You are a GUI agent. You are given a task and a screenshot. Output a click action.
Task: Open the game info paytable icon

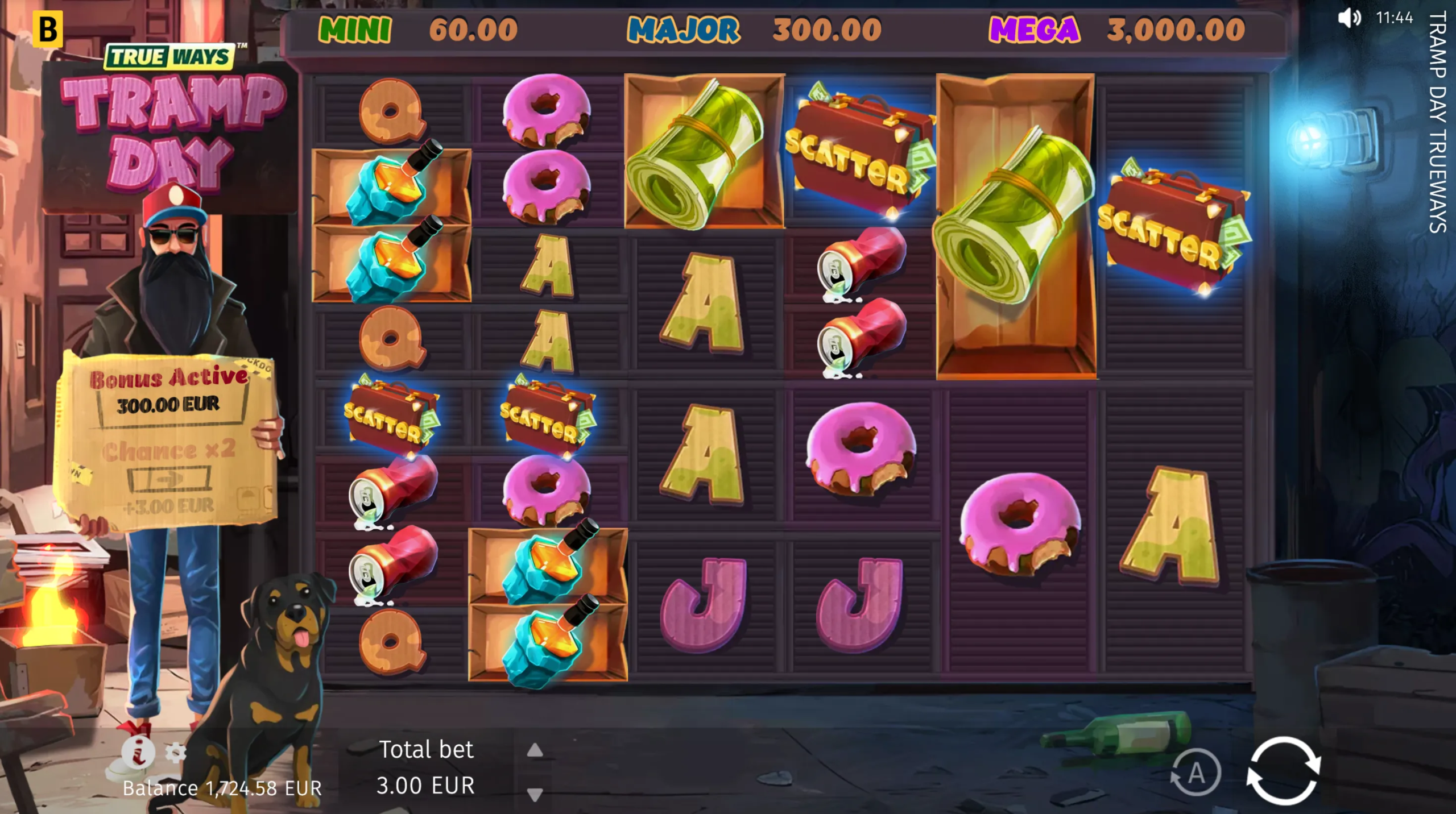coord(138,752)
